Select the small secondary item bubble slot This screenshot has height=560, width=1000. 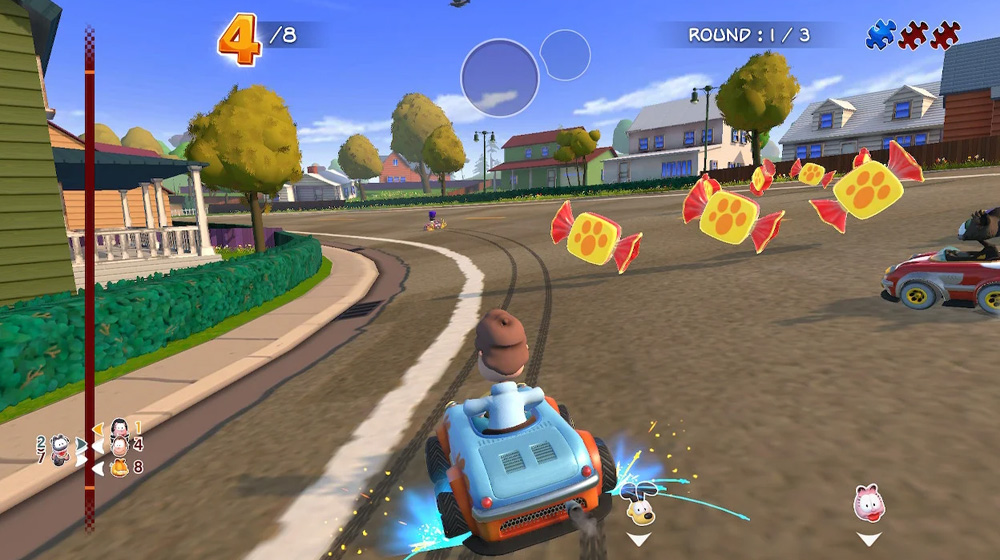tap(565, 55)
